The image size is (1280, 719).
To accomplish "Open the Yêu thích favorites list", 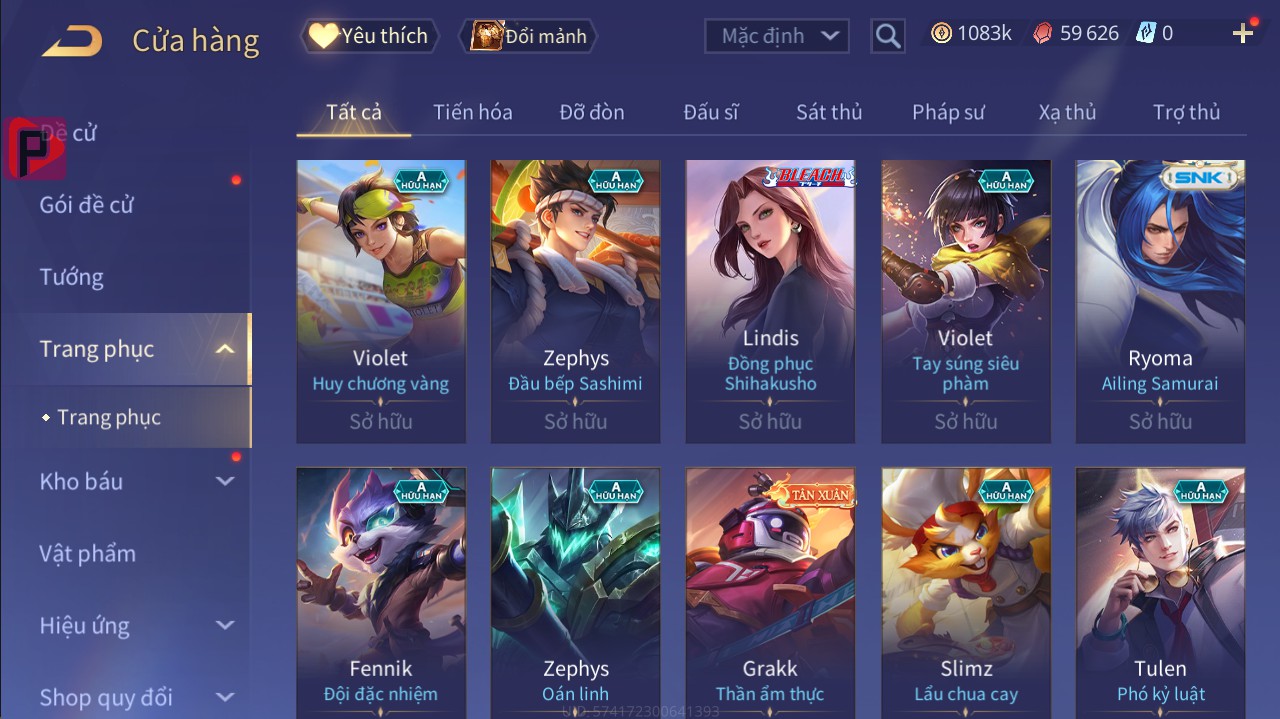I will (369, 36).
